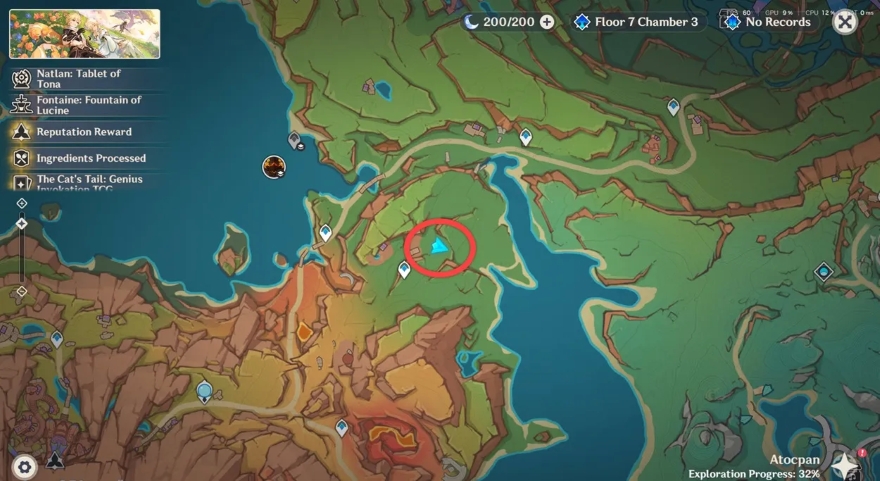Select the domain marker on the map's east side
880x481 pixels.
[823, 271]
